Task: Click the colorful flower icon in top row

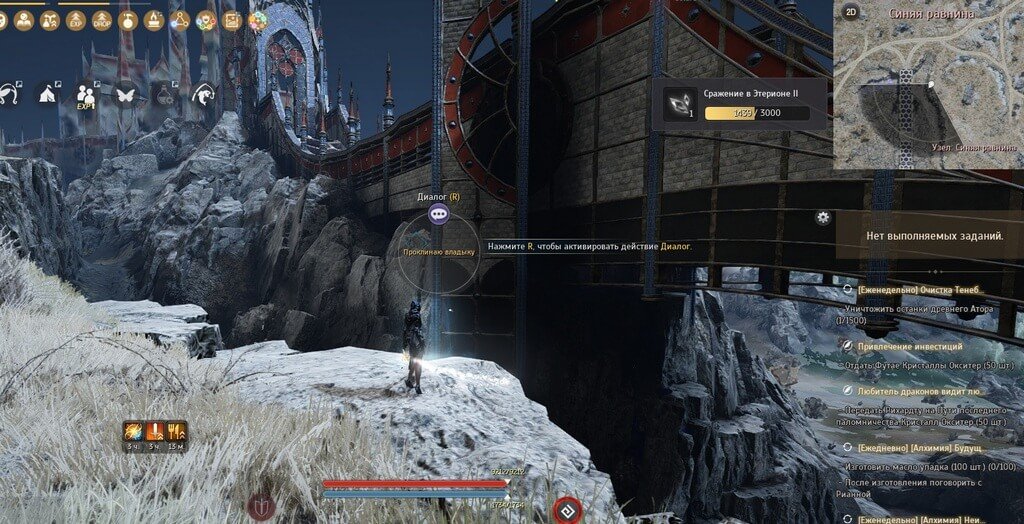Action: (258, 20)
